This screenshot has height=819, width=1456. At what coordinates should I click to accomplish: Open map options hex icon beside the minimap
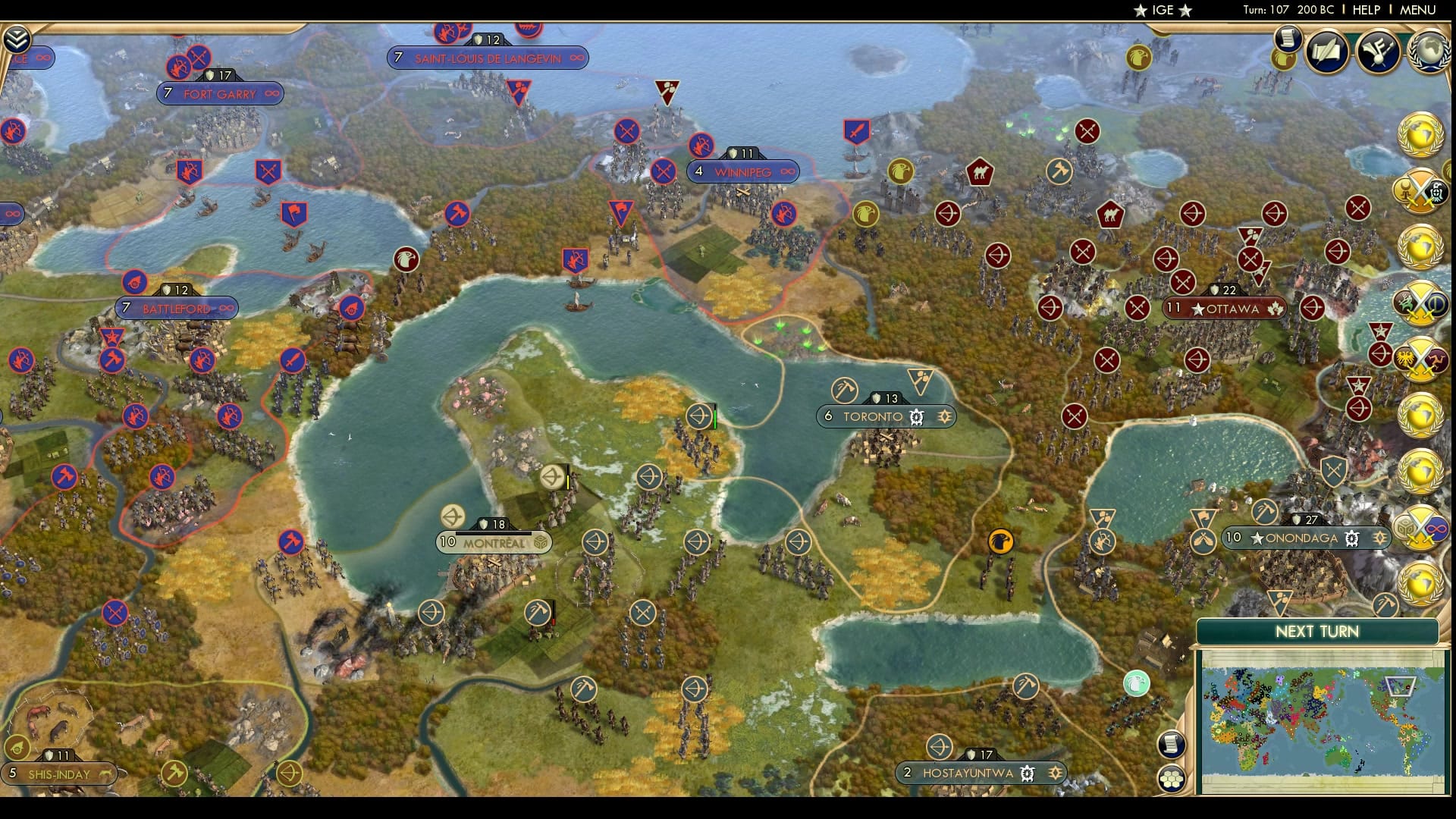pyautogui.click(x=1172, y=780)
